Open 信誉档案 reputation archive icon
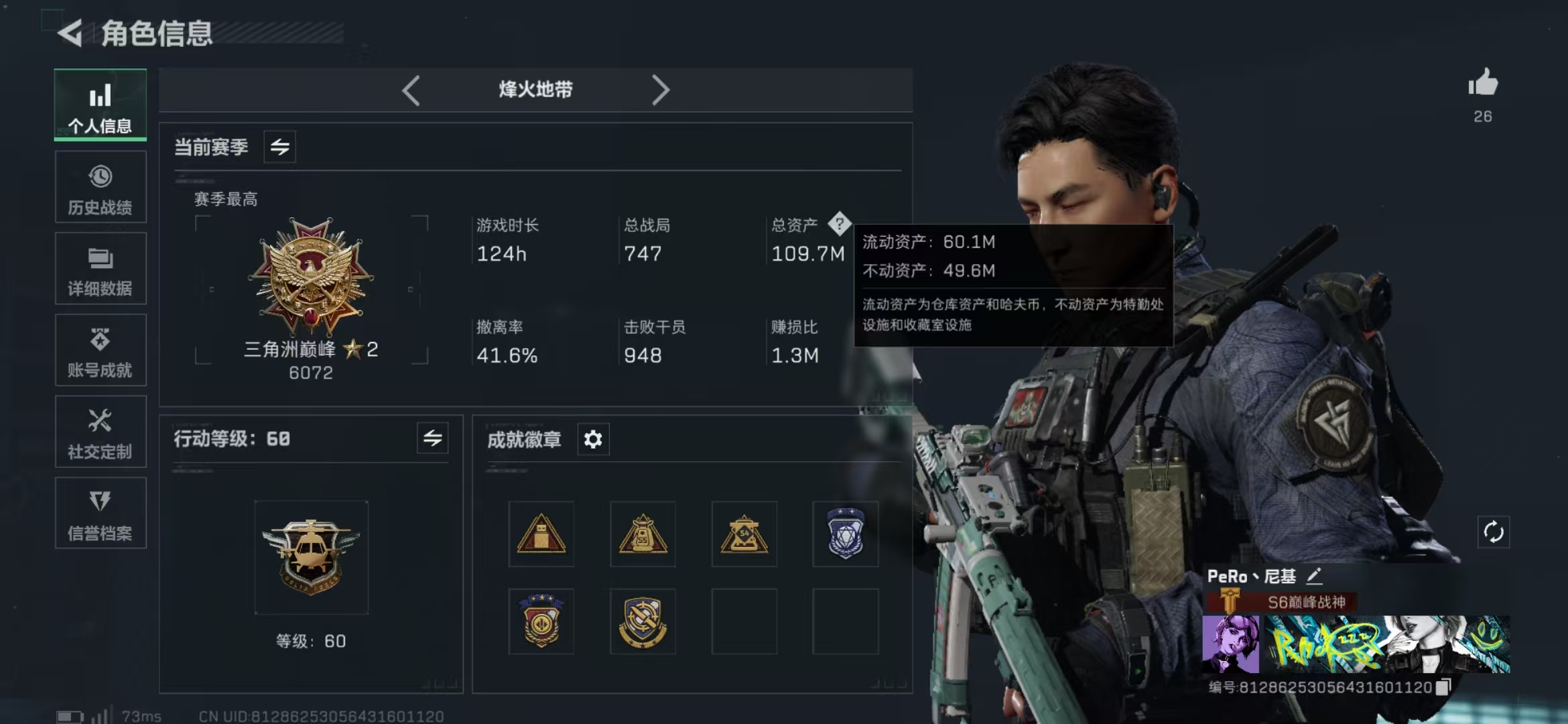This screenshot has height=724, width=1568. click(x=99, y=514)
